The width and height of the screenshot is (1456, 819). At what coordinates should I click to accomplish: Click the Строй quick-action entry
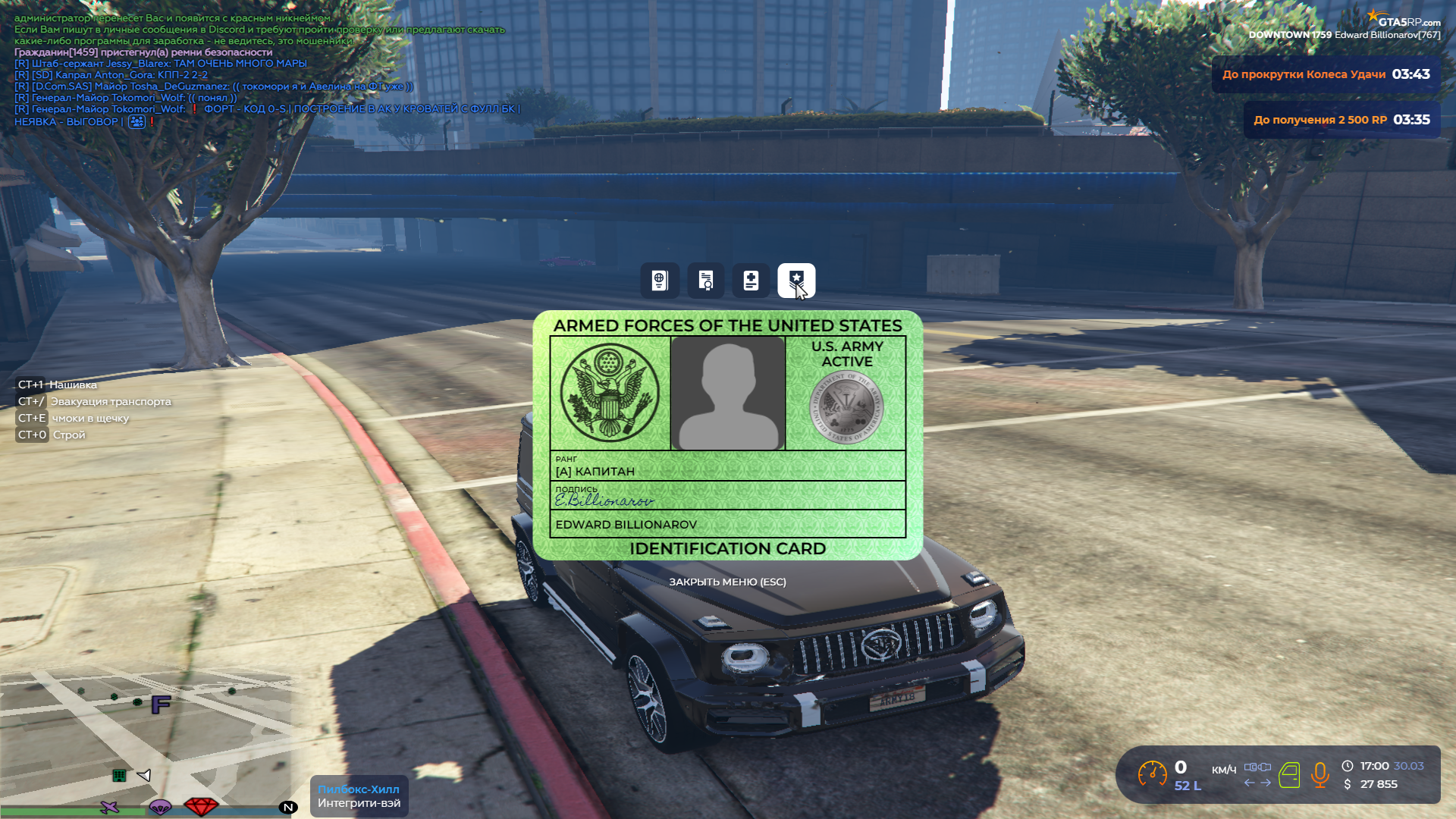pos(68,435)
